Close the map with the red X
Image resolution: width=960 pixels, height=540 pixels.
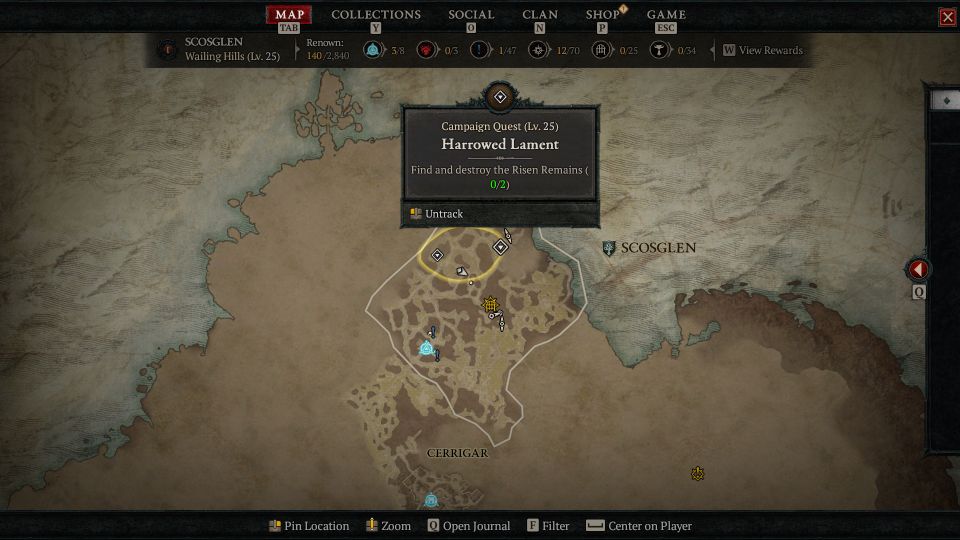[x=947, y=17]
